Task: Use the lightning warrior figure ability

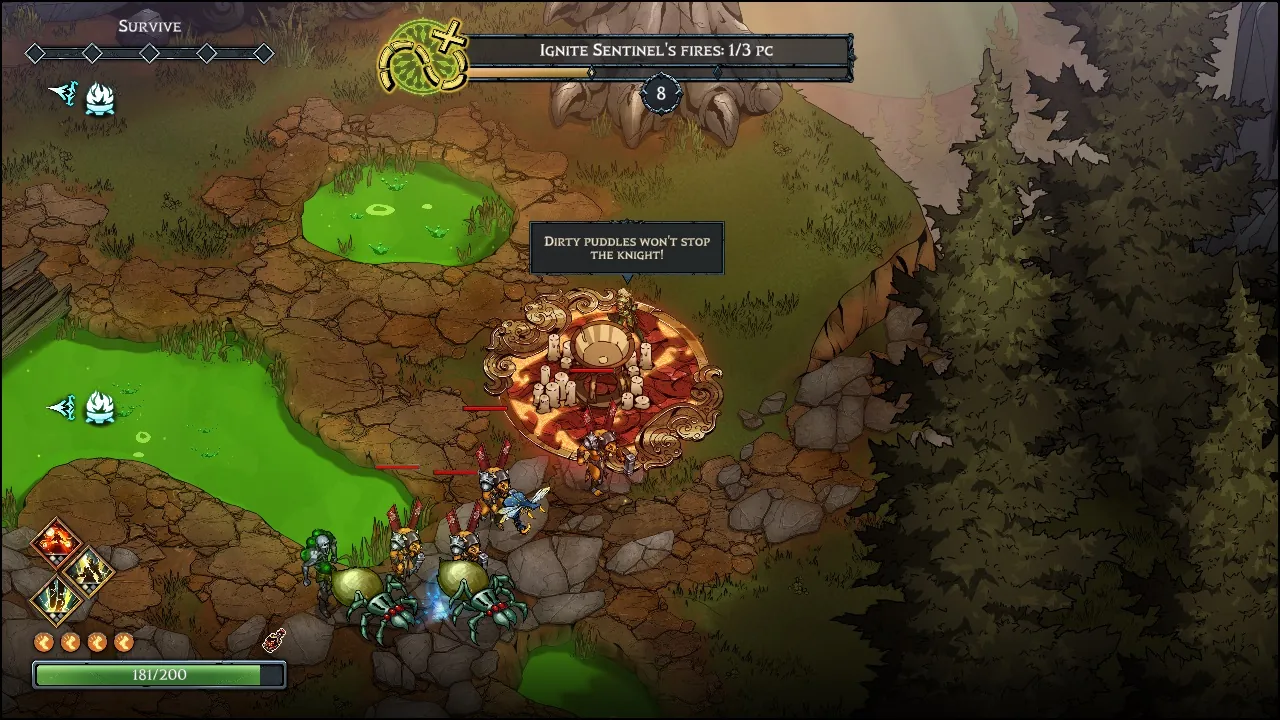Action: (88, 570)
